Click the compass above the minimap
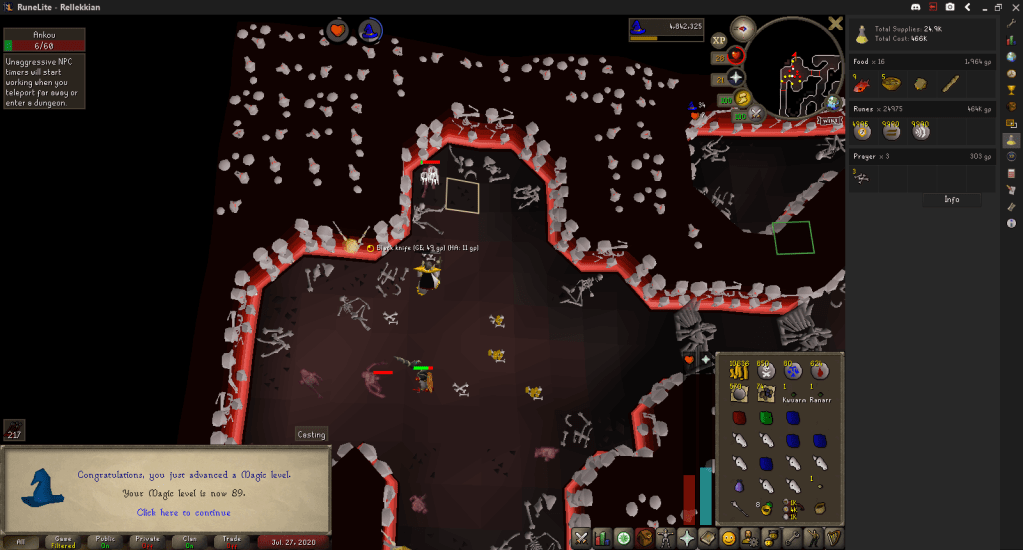Screen dimensions: 1023x550 pos(741,29)
